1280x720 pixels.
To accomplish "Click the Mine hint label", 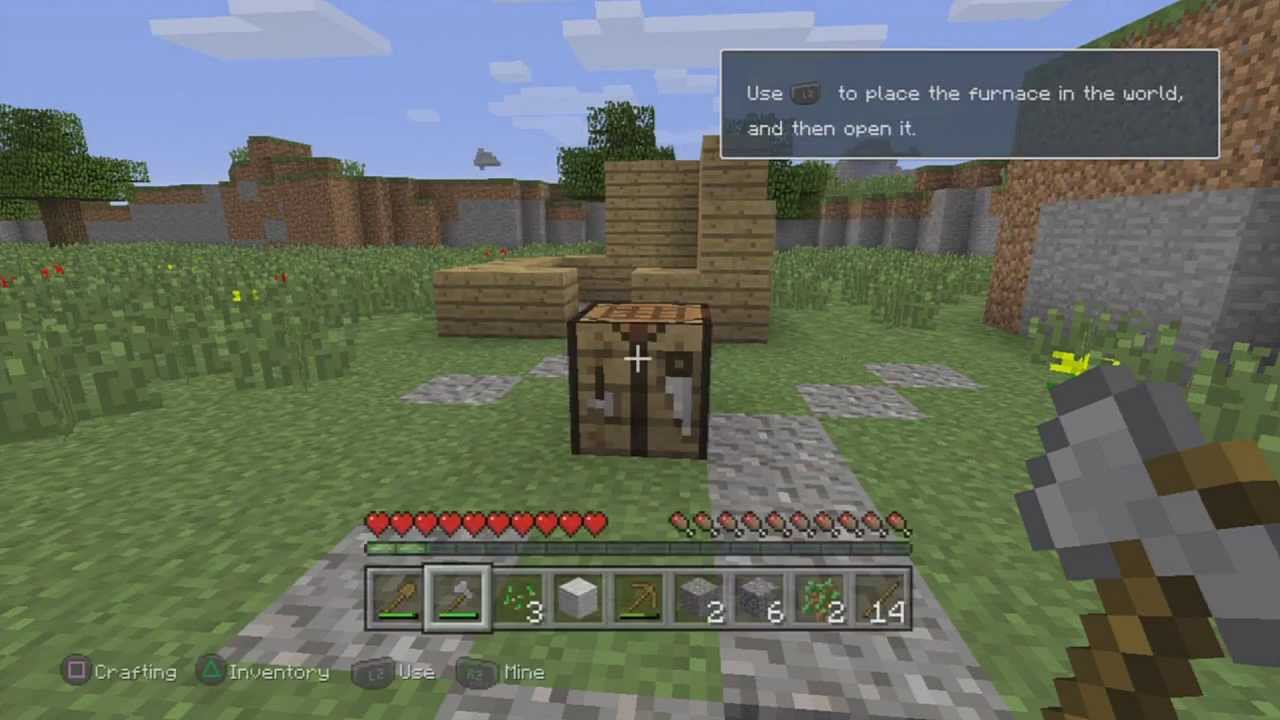I will (x=524, y=672).
